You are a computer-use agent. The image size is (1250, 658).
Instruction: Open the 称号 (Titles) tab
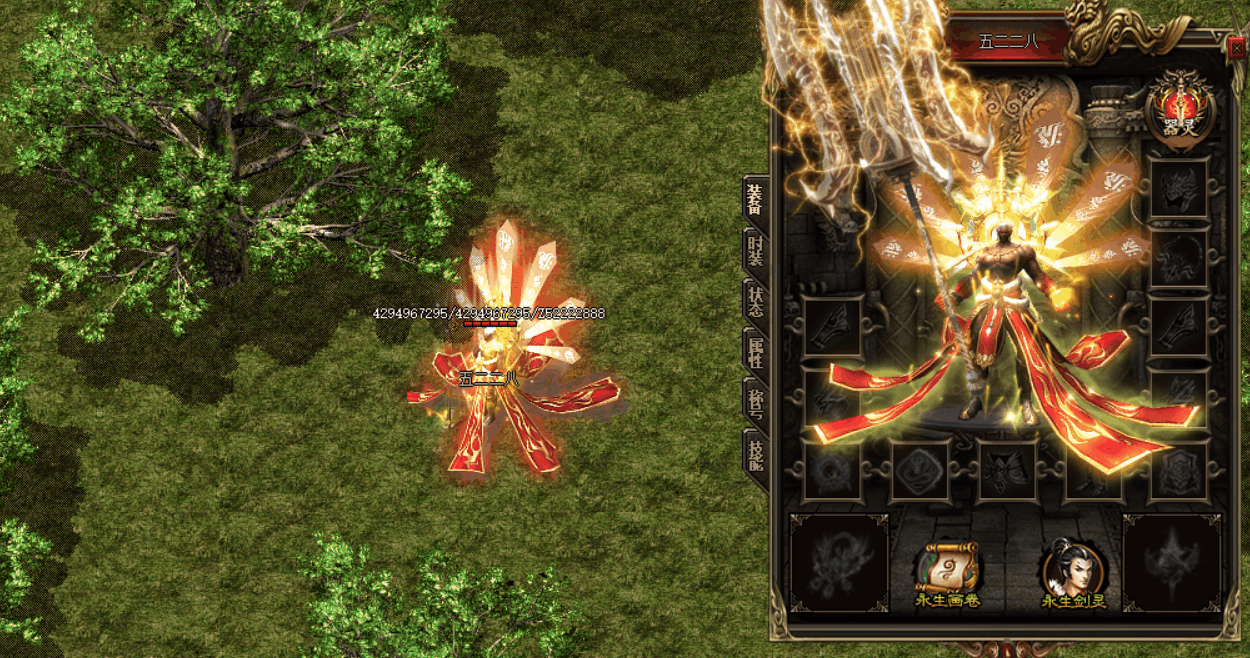754,402
